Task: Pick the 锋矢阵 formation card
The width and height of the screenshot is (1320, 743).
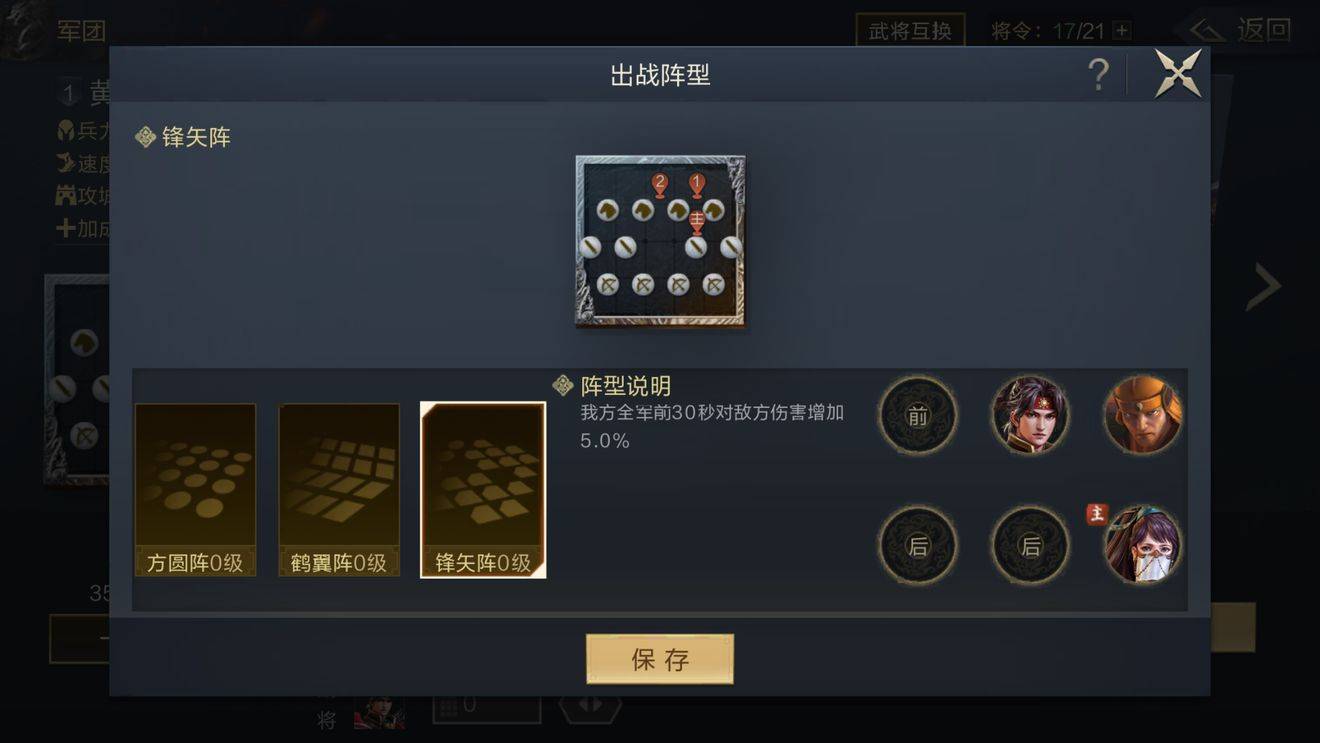Action: pyautogui.click(x=483, y=490)
